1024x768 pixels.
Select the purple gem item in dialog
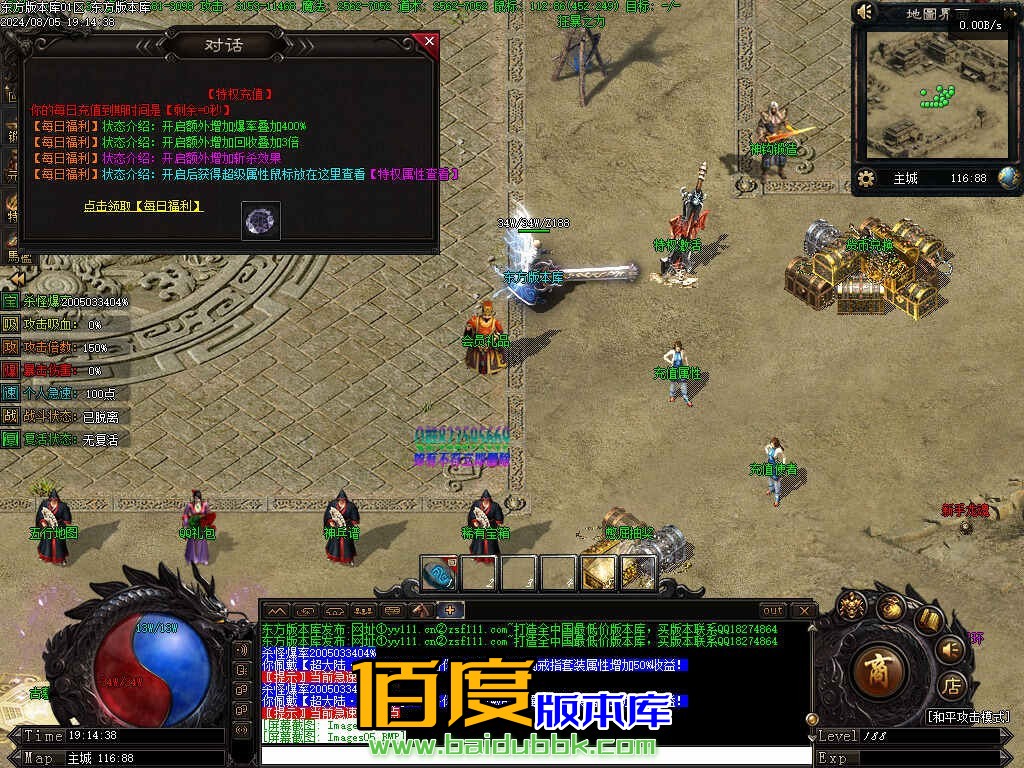coord(261,221)
